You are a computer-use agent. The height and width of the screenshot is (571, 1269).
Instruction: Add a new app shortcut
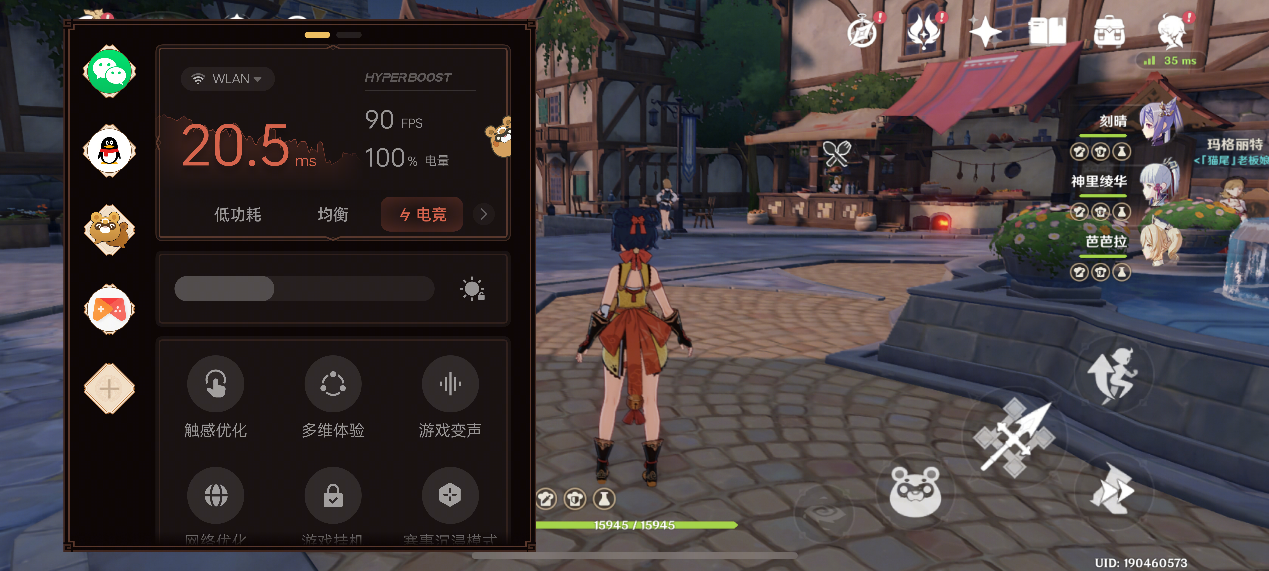click(109, 389)
